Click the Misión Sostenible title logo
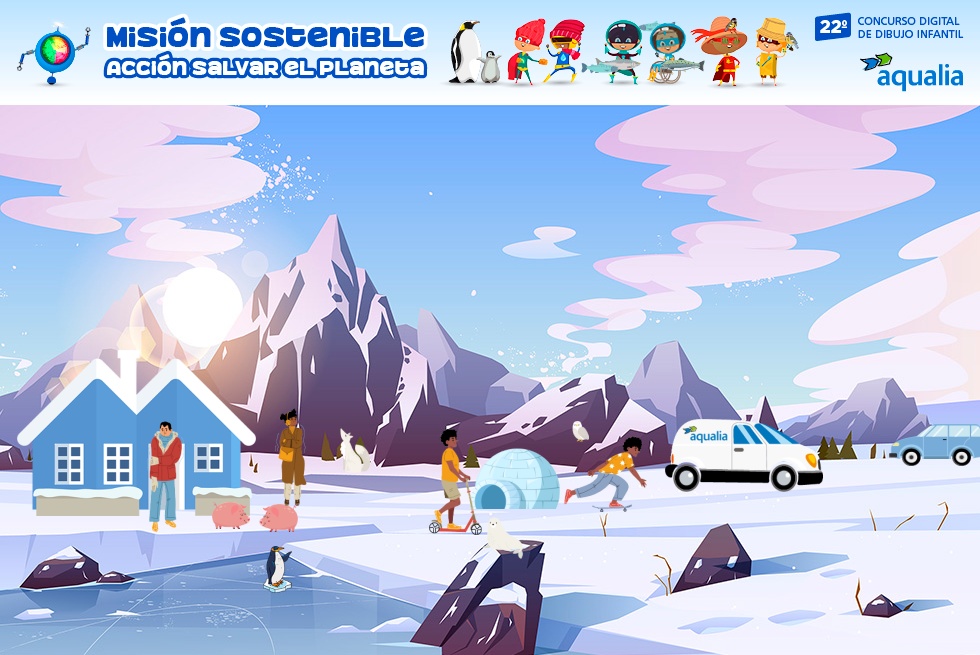This screenshot has height=655, width=980. pos(265,52)
